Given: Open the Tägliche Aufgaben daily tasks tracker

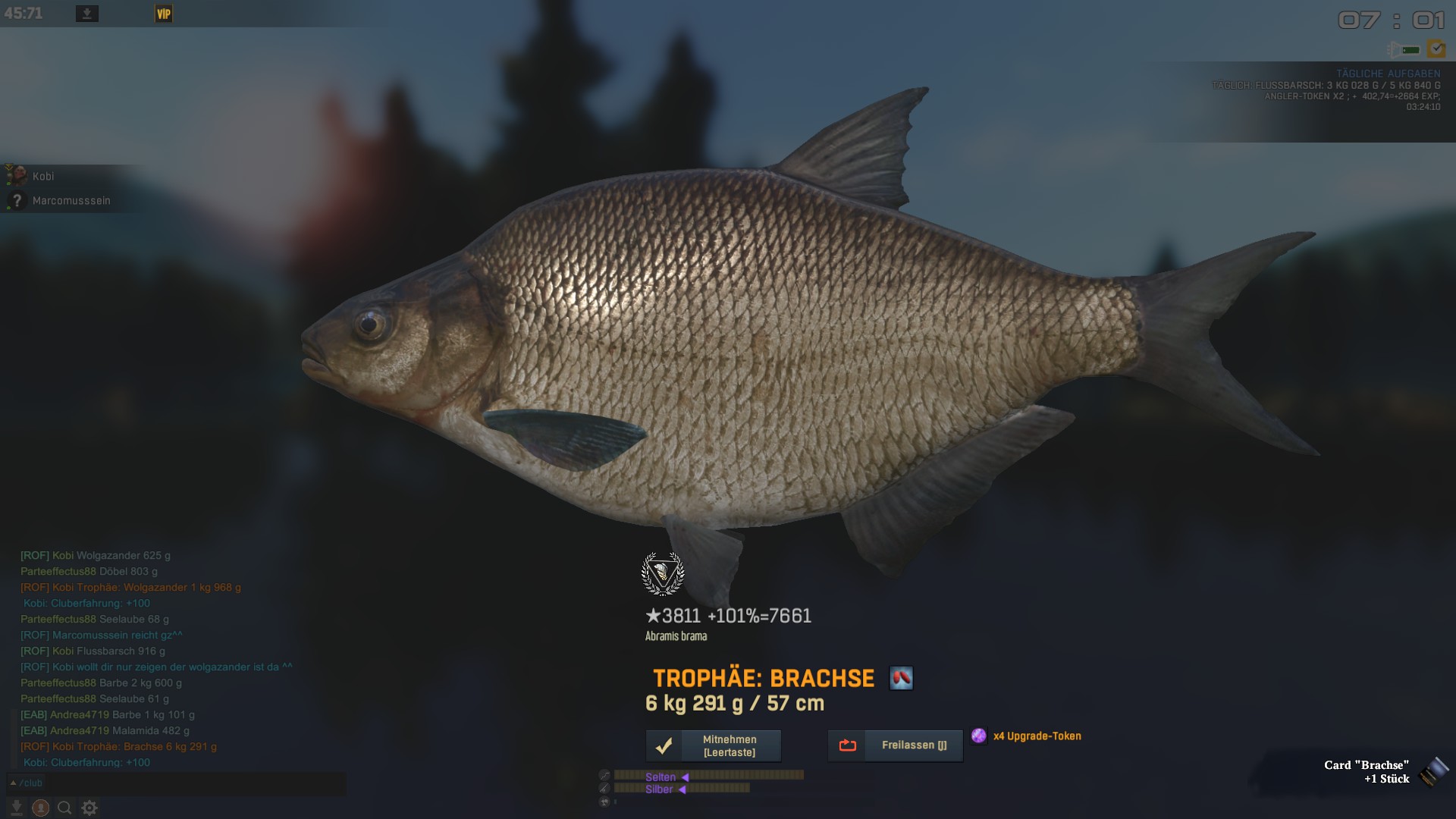Looking at the screenshot, I should point(1388,74).
